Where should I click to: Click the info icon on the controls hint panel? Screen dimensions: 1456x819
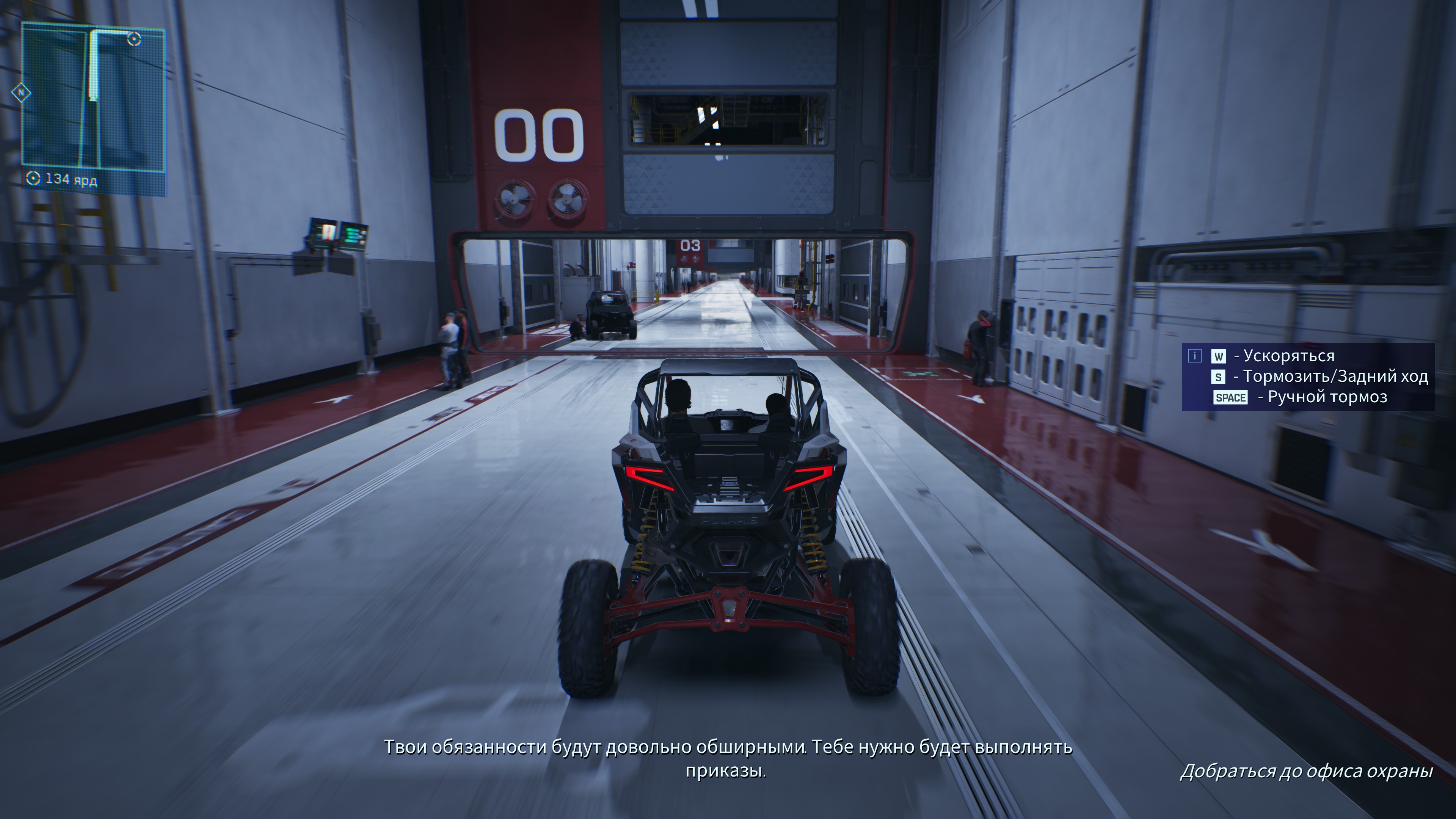(x=1194, y=356)
